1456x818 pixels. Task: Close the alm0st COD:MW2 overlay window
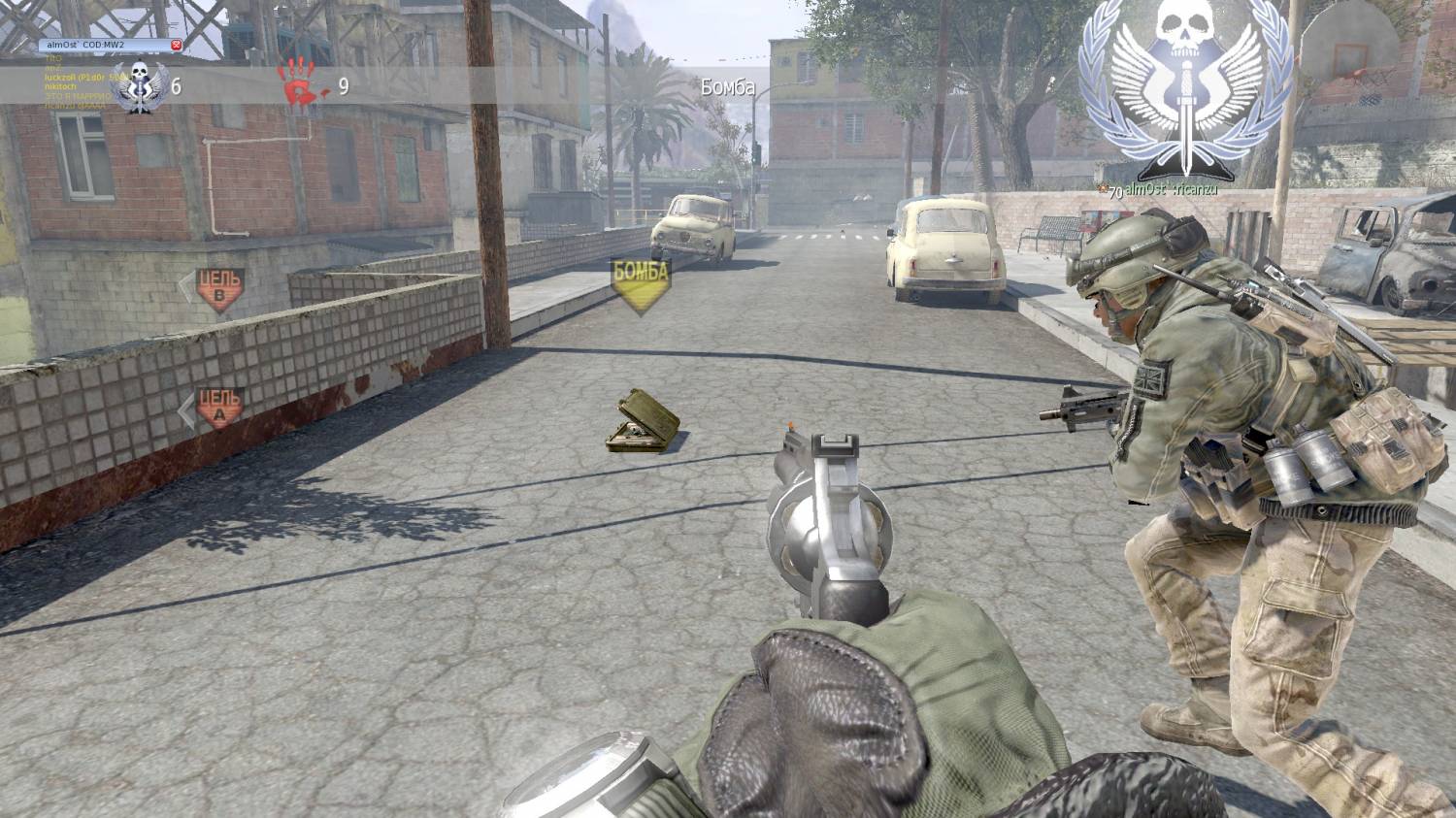coord(176,46)
